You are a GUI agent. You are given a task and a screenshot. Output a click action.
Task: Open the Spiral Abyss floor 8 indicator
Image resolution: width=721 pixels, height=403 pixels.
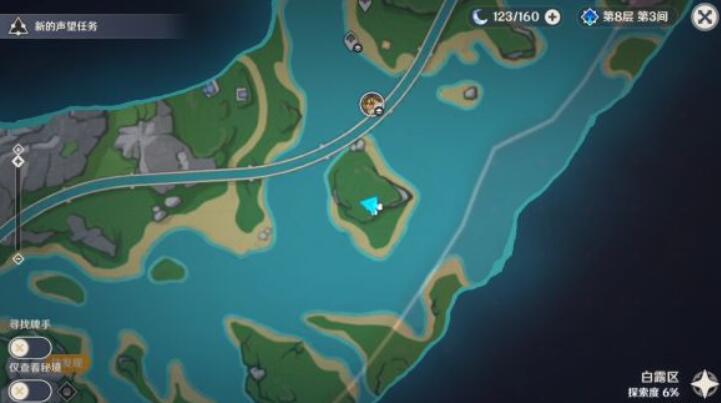click(632, 17)
